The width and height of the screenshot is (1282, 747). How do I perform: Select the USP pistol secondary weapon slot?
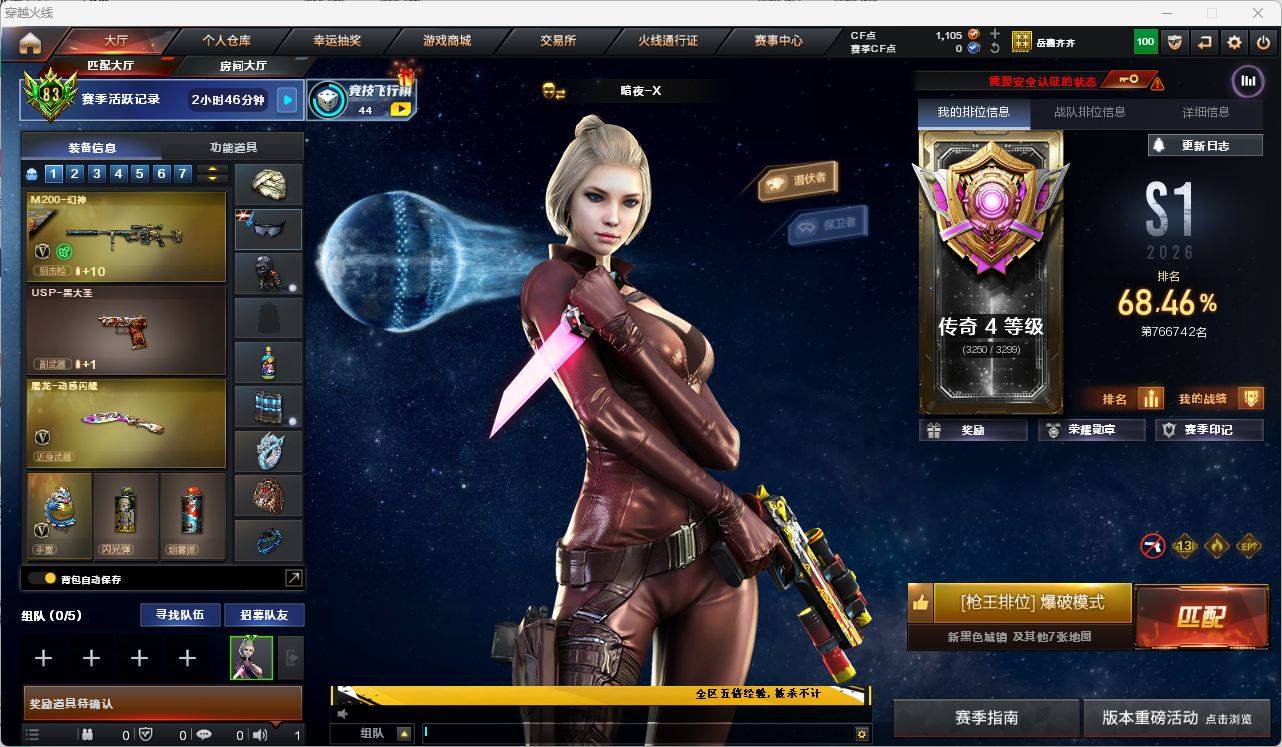pyautogui.click(x=126, y=329)
